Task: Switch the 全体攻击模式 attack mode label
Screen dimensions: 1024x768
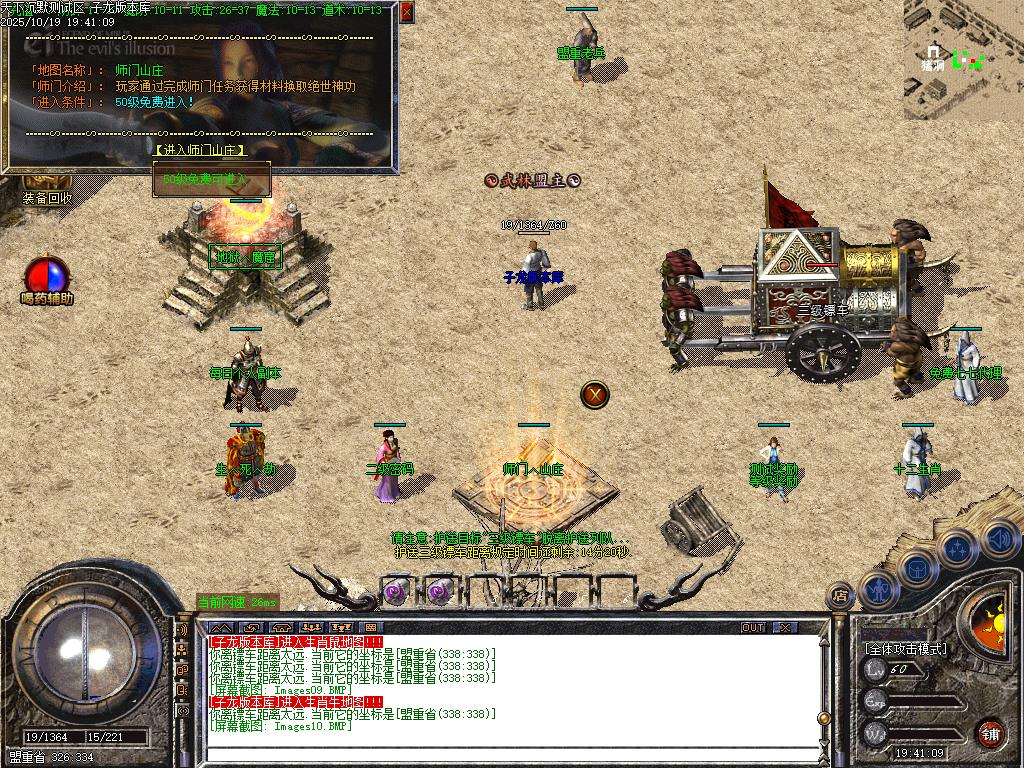Action: [x=905, y=648]
